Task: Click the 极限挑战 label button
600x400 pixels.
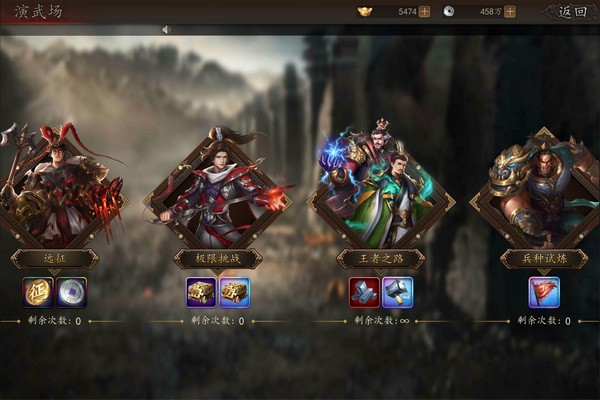Action: 218,259
